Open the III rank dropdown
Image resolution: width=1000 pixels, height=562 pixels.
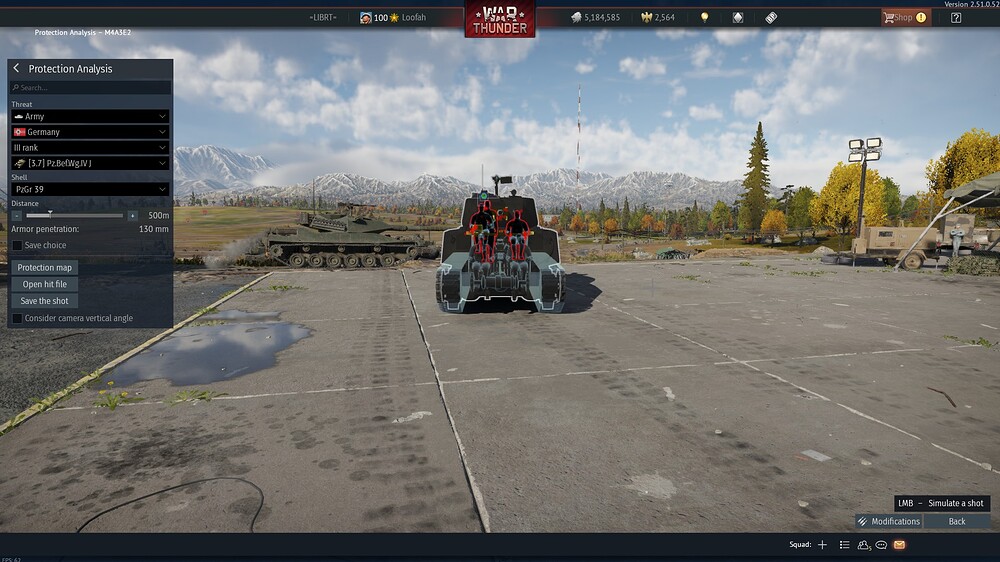89,148
